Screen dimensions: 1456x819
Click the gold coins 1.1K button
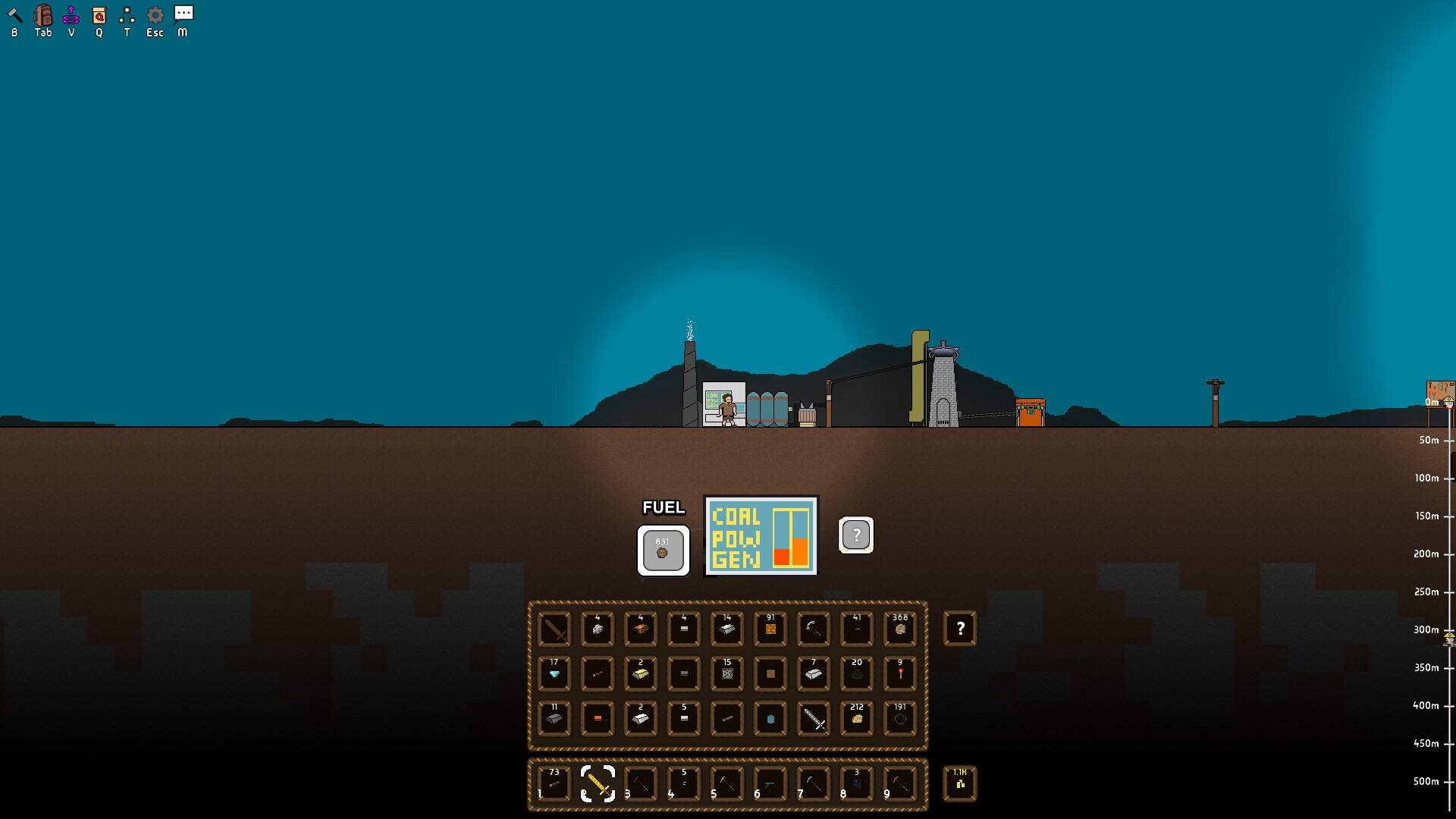(x=960, y=783)
